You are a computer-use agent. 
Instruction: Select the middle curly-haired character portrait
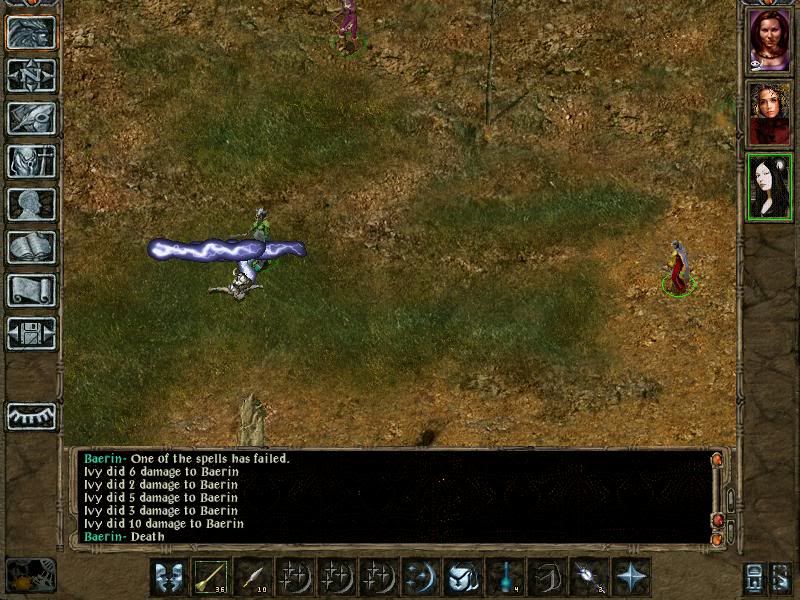769,113
